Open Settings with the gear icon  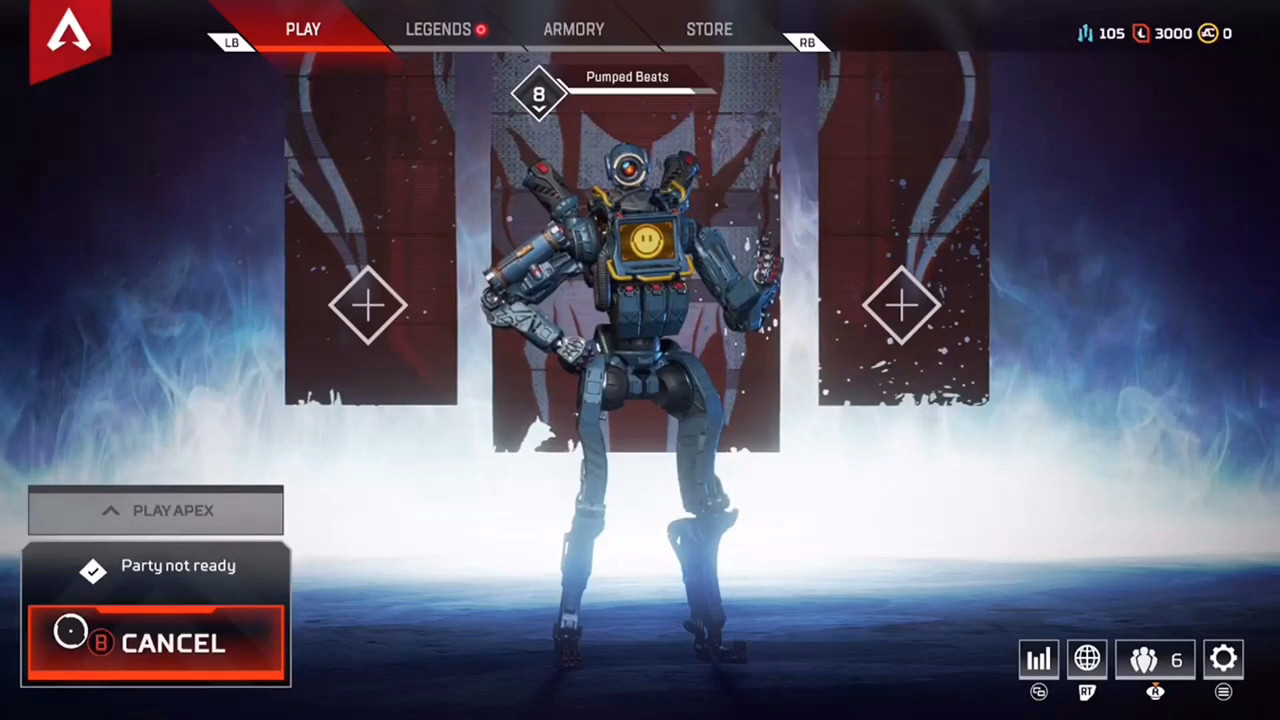click(1224, 658)
